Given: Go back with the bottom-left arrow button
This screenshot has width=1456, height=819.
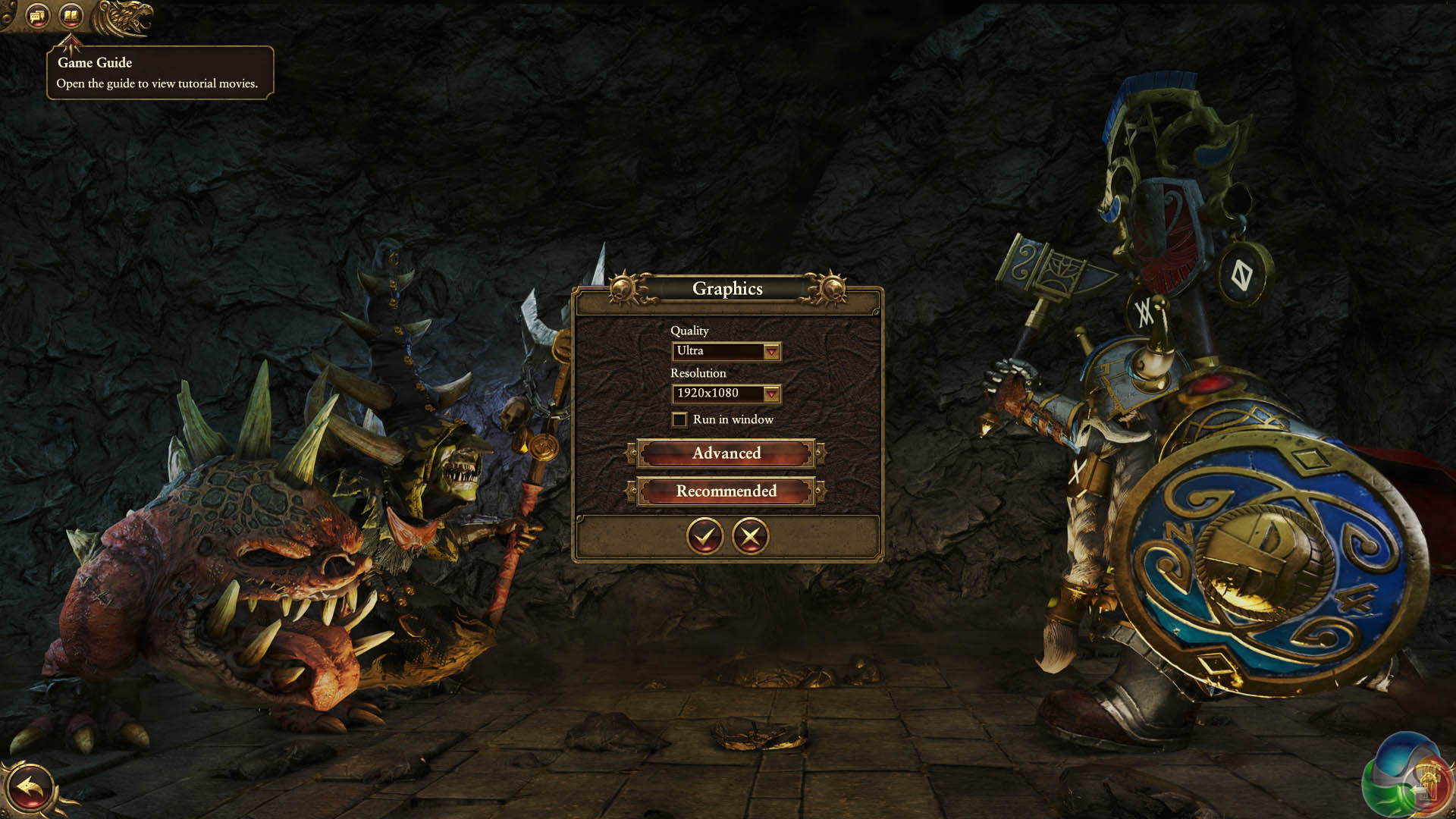Looking at the screenshot, I should pyautogui.click(x=30, y=789).
